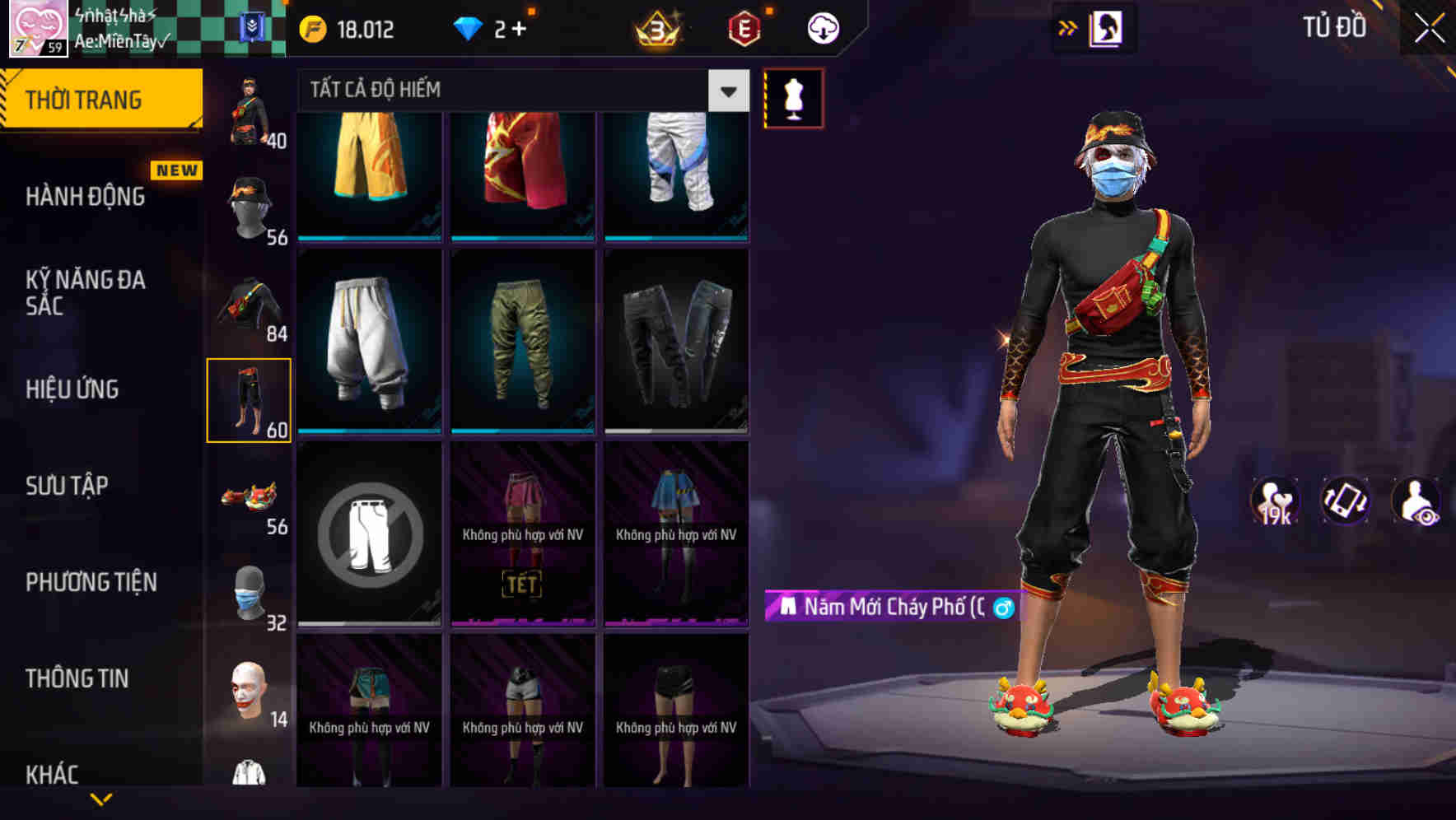Open the likes counter showing 19k
The width and height of the screenshot is (1456, 820).
(x=1273, y=501)
